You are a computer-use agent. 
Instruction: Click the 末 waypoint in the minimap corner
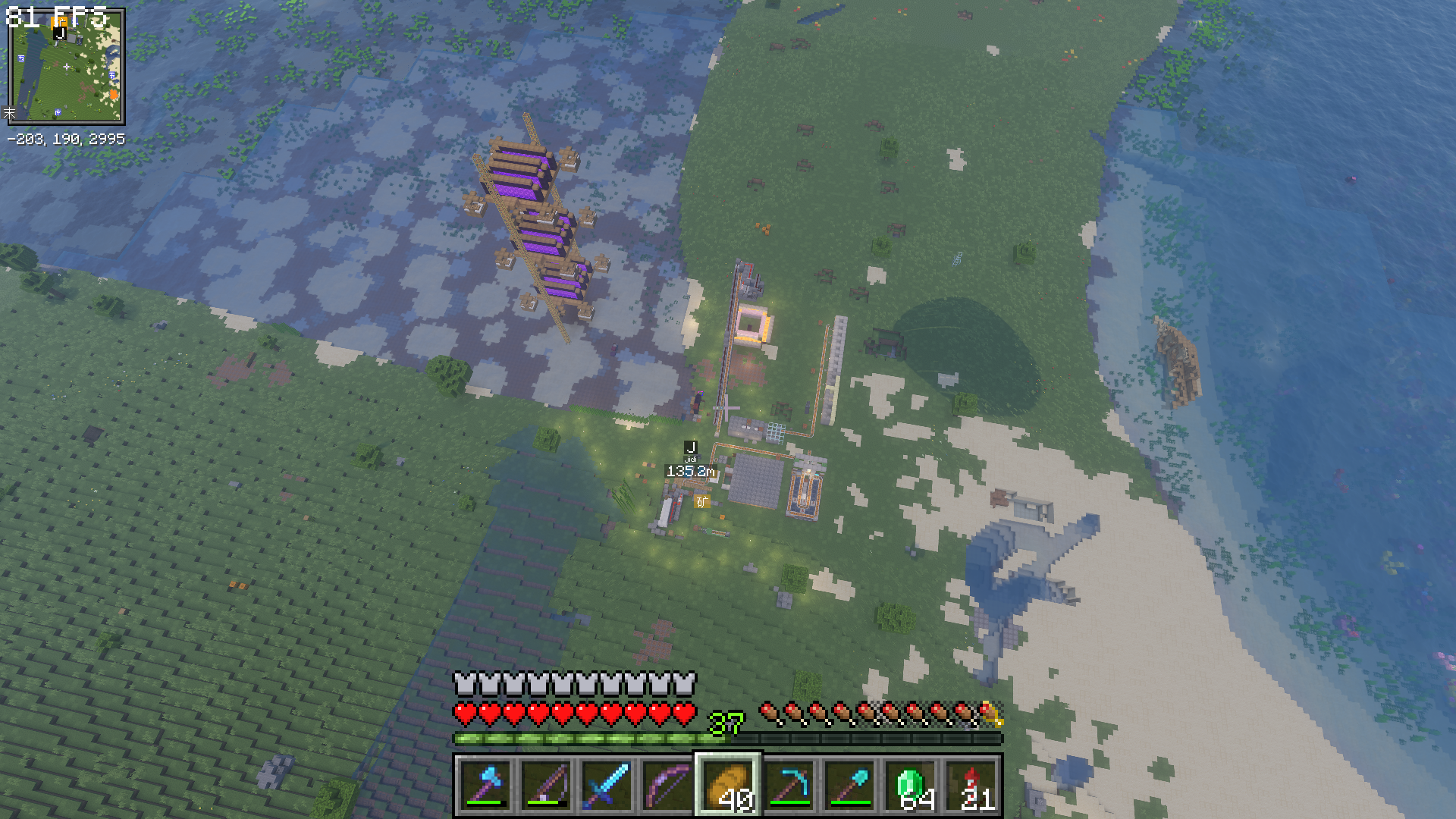(11, 112)
